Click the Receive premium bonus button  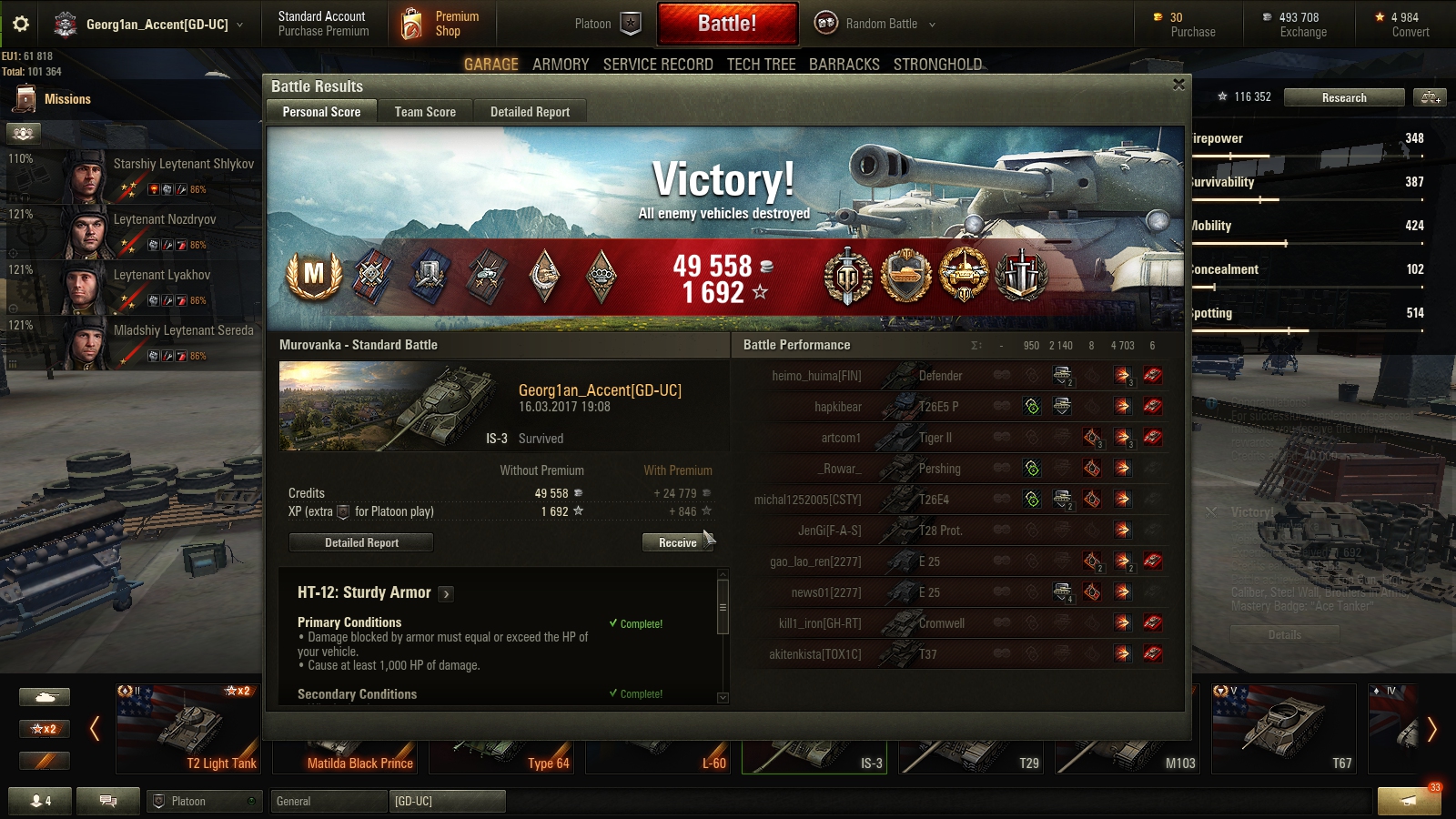click(x=677, y=542)
